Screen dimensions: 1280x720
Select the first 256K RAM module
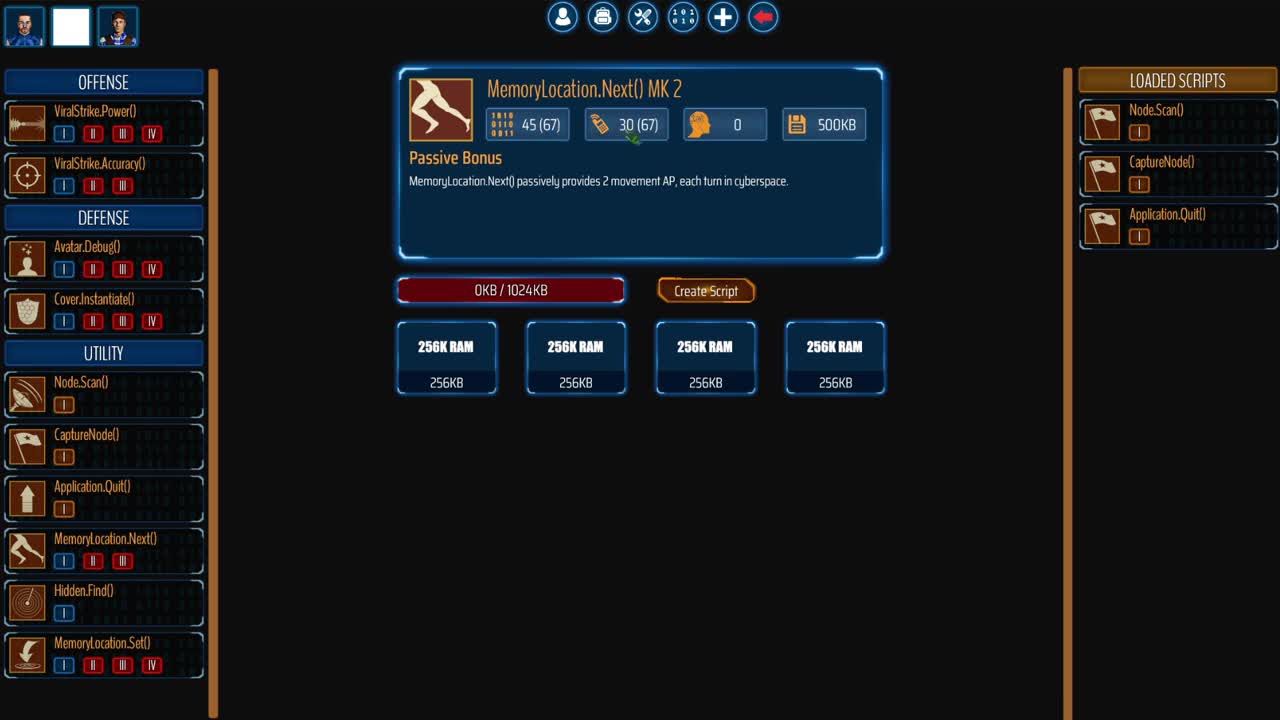pyautogui.click(x=447, y=358)
